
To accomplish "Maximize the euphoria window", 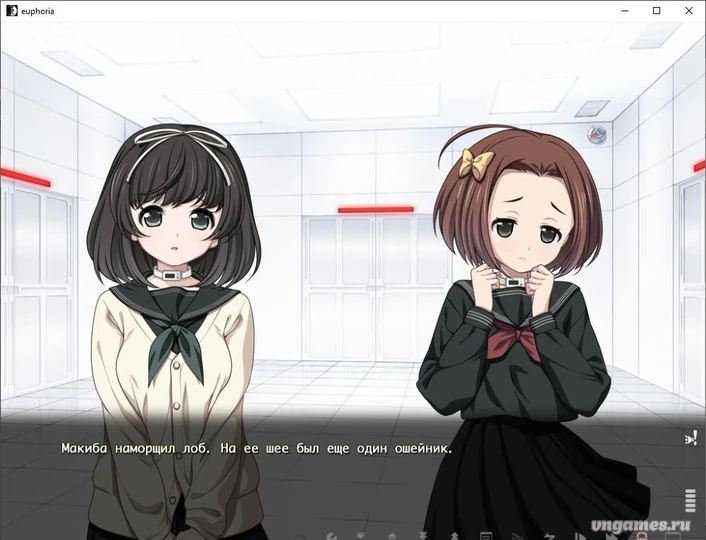I will (x=657, y=10).
